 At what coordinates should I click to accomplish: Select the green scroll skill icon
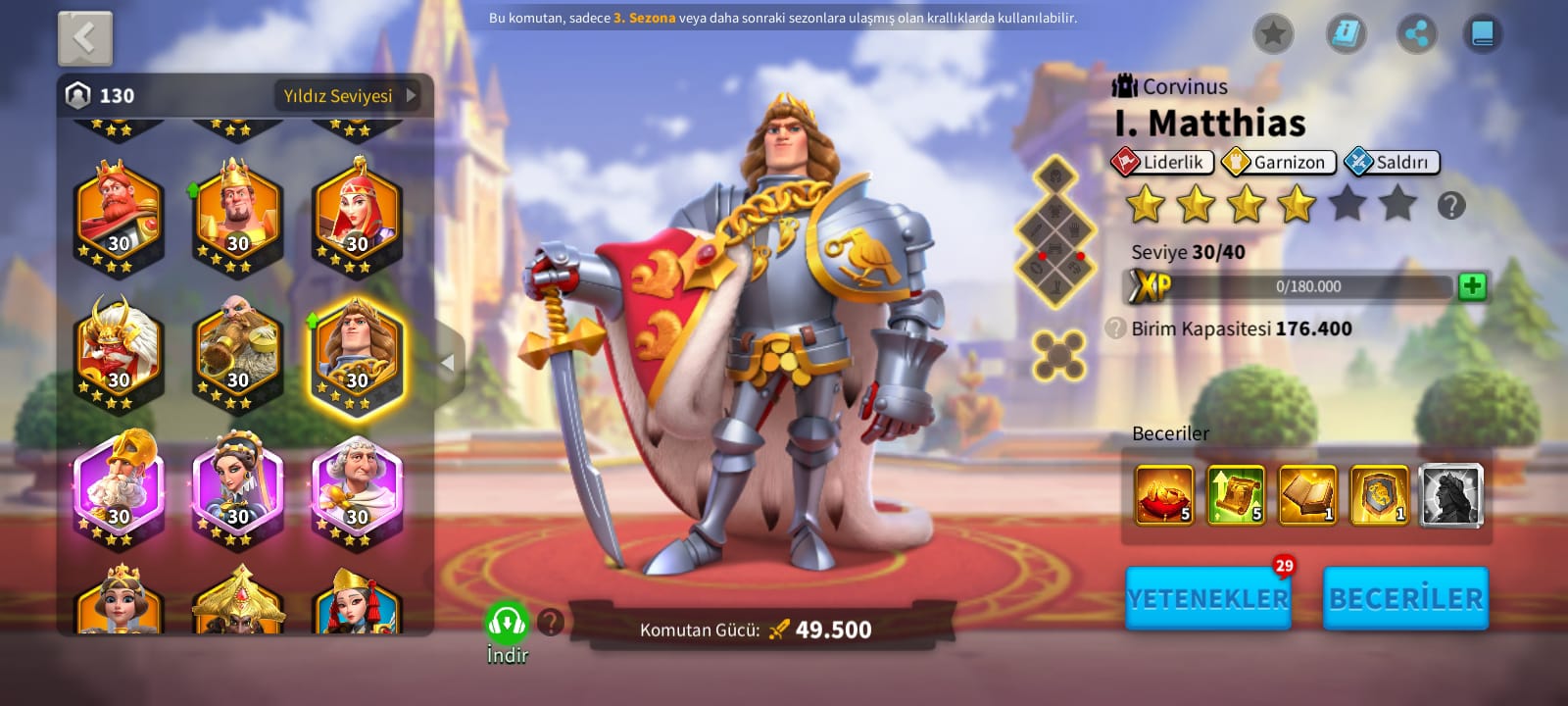tap(1236, 495)
